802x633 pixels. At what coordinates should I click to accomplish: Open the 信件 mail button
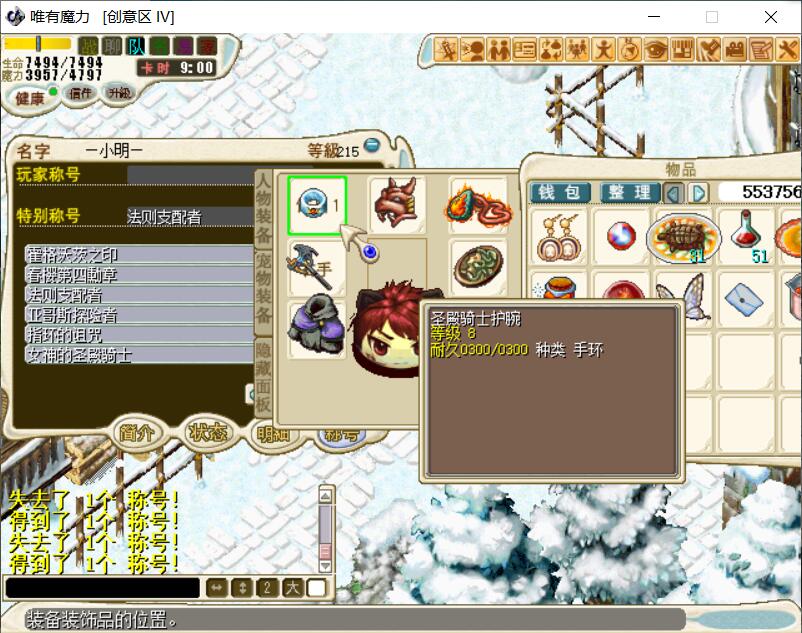[x=81, y=93]
